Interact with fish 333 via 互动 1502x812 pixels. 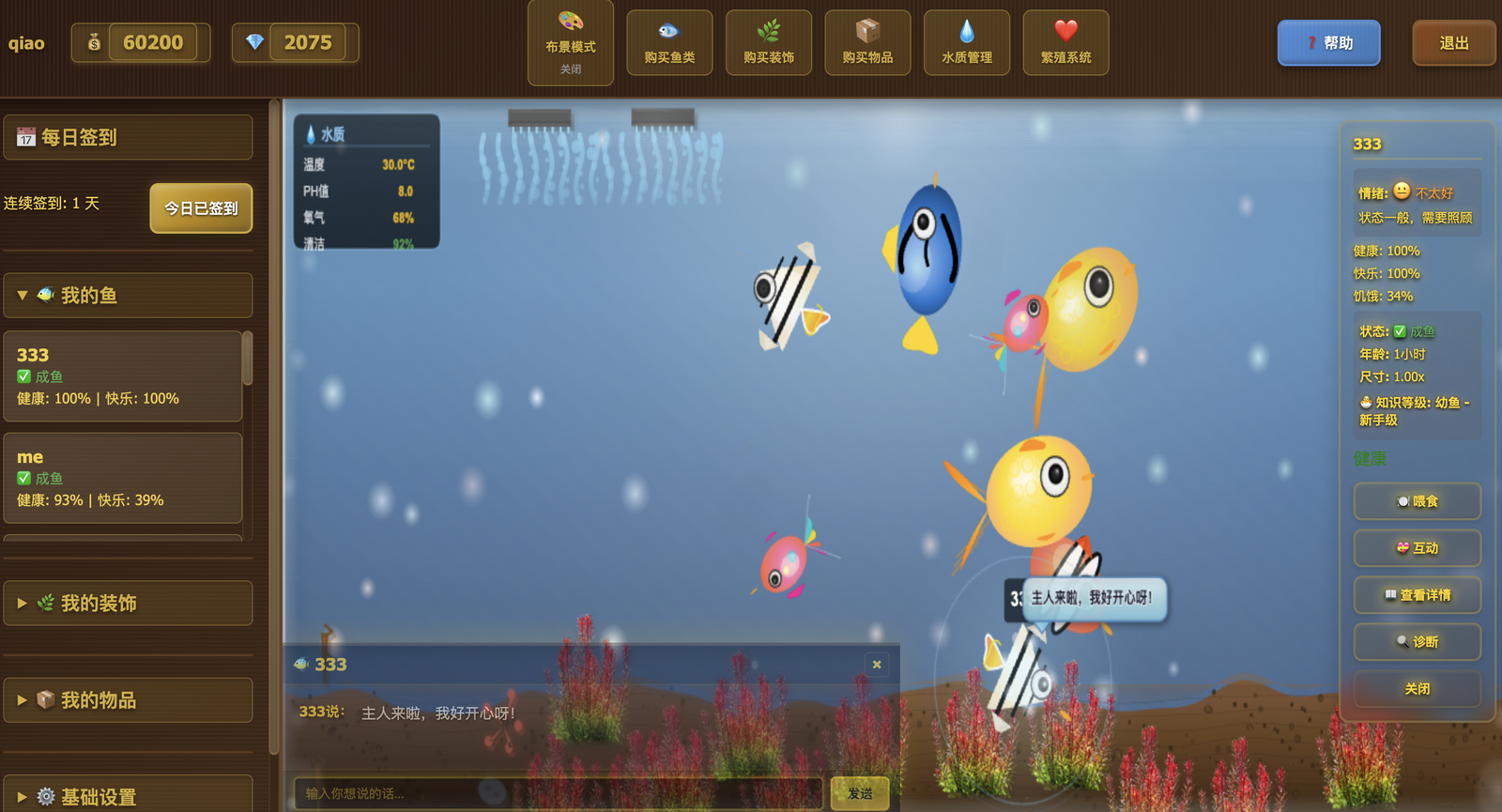1417,548
